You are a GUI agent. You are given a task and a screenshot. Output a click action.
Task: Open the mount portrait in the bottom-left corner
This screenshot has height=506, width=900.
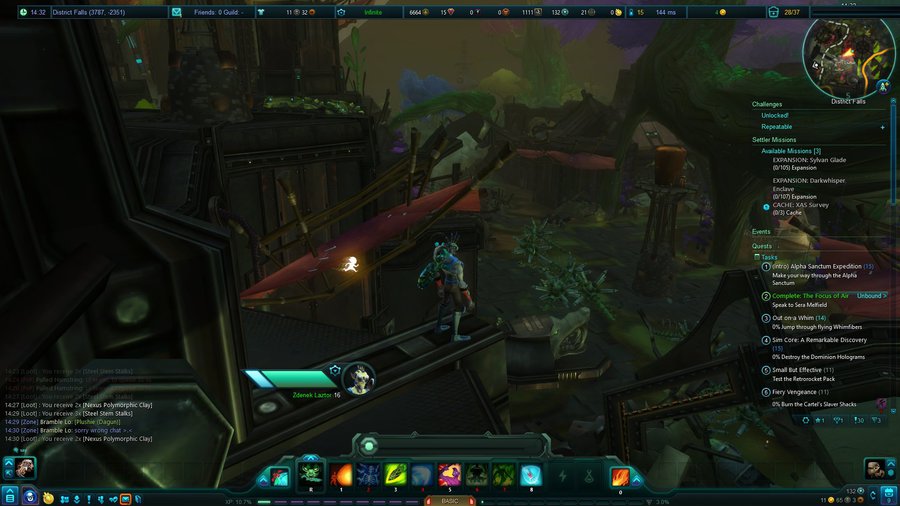[22, 467]
